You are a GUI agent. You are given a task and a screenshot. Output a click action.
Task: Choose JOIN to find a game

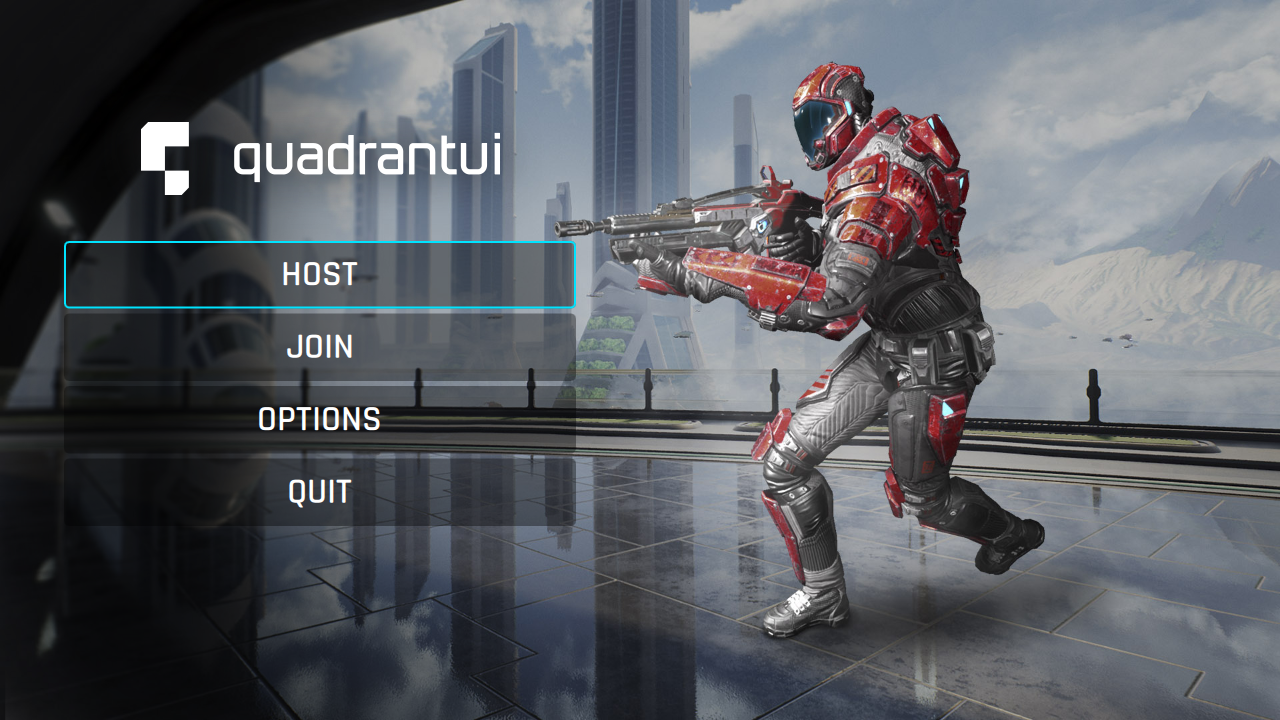320,347
